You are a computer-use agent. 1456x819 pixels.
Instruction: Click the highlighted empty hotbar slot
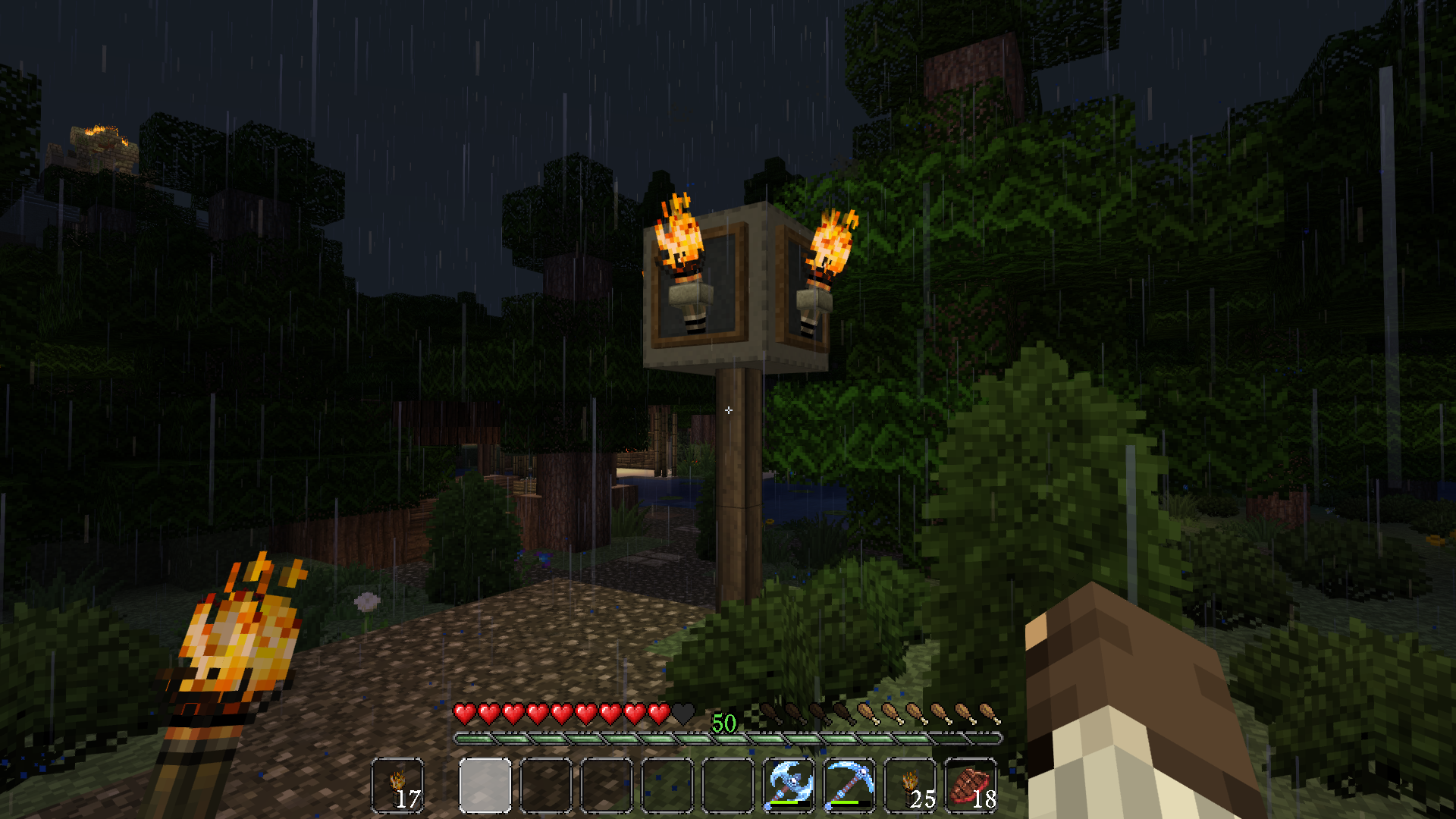485,786
